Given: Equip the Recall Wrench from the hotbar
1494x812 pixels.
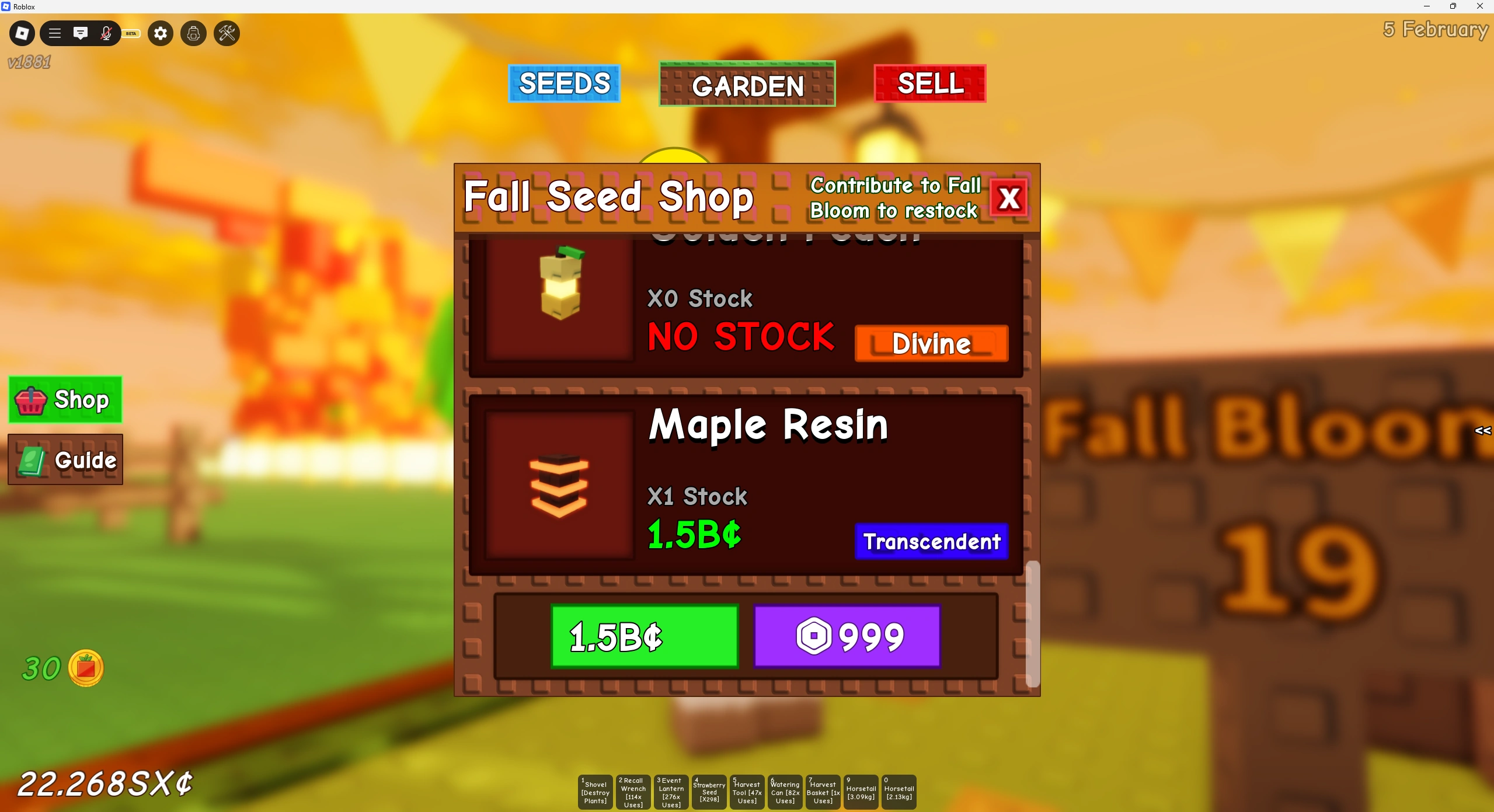Looking at the screenshot, I should tap(632, 792).
